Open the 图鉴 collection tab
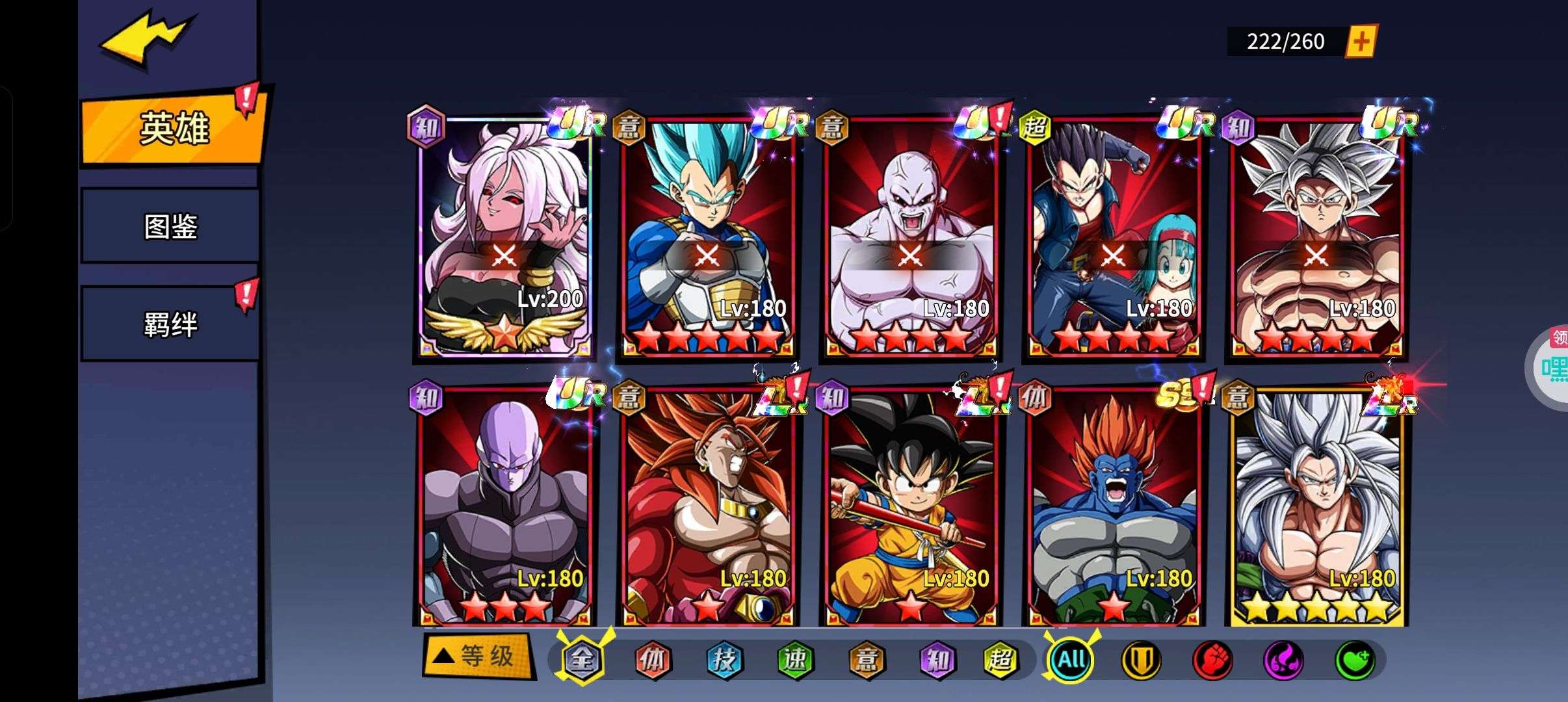1568x702 pixels. click(x=170, y=226)
